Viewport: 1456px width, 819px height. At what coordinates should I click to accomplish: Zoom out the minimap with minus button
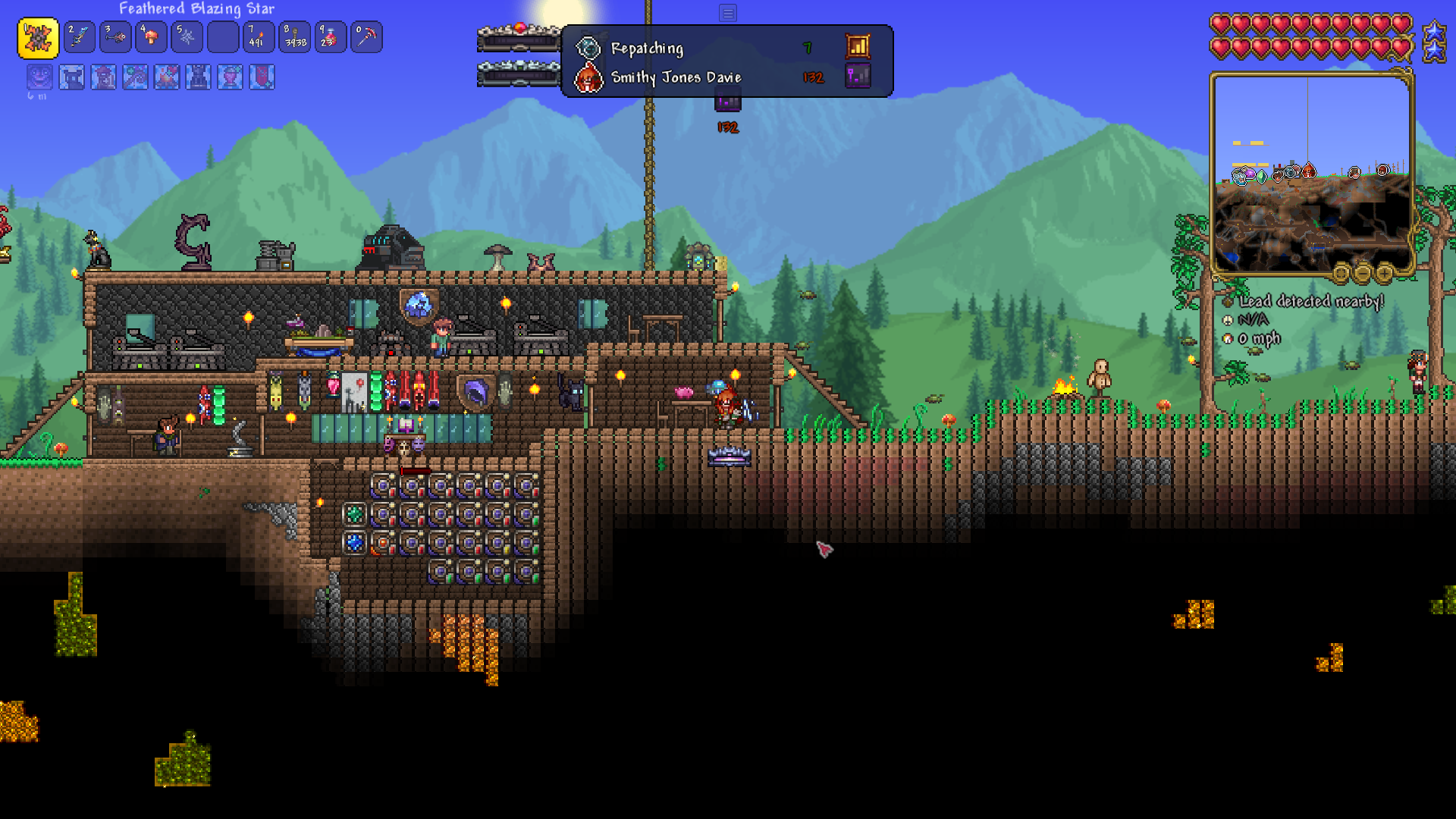point(1363,271)
